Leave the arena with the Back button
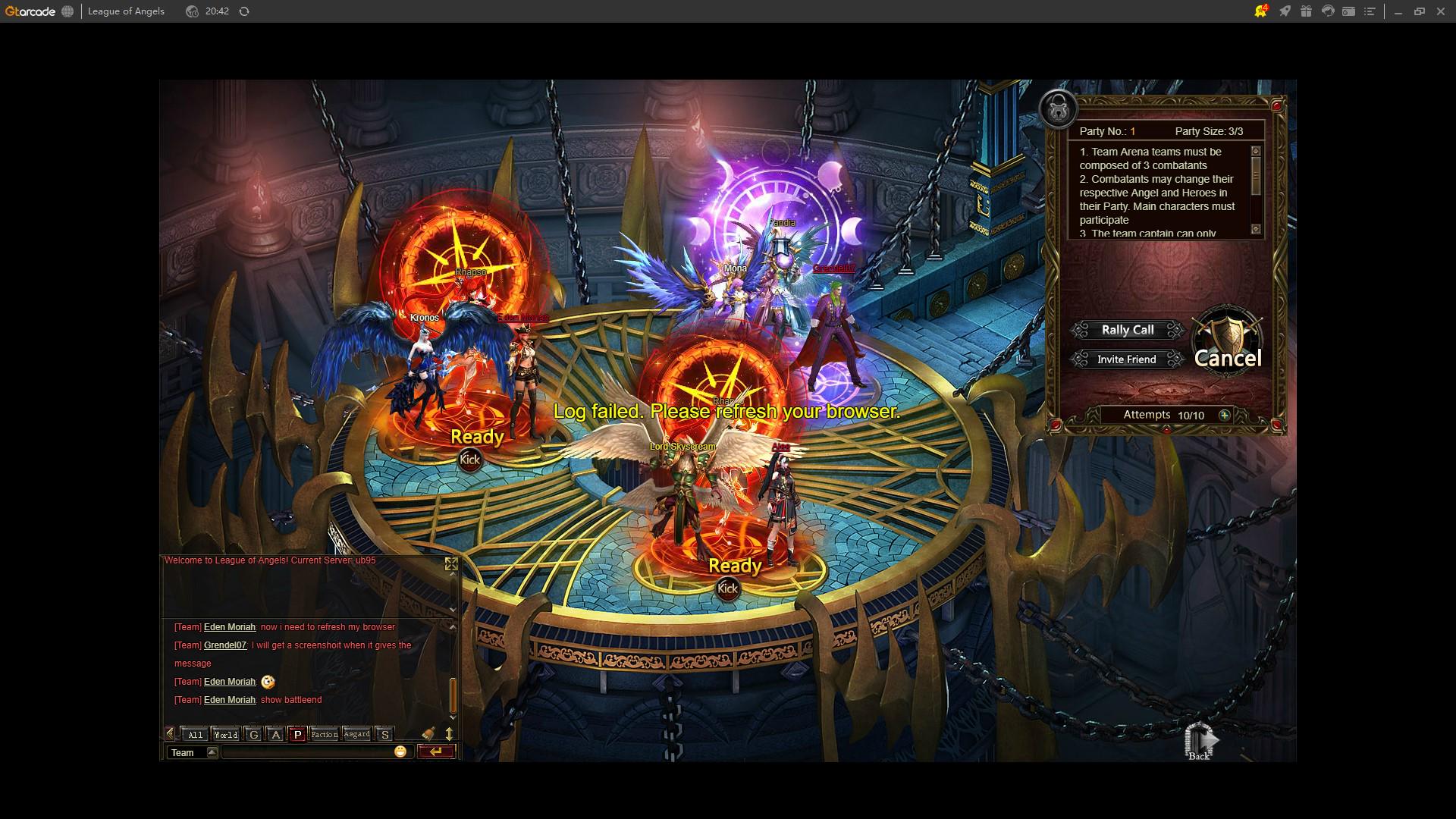 coord(1200,742)
